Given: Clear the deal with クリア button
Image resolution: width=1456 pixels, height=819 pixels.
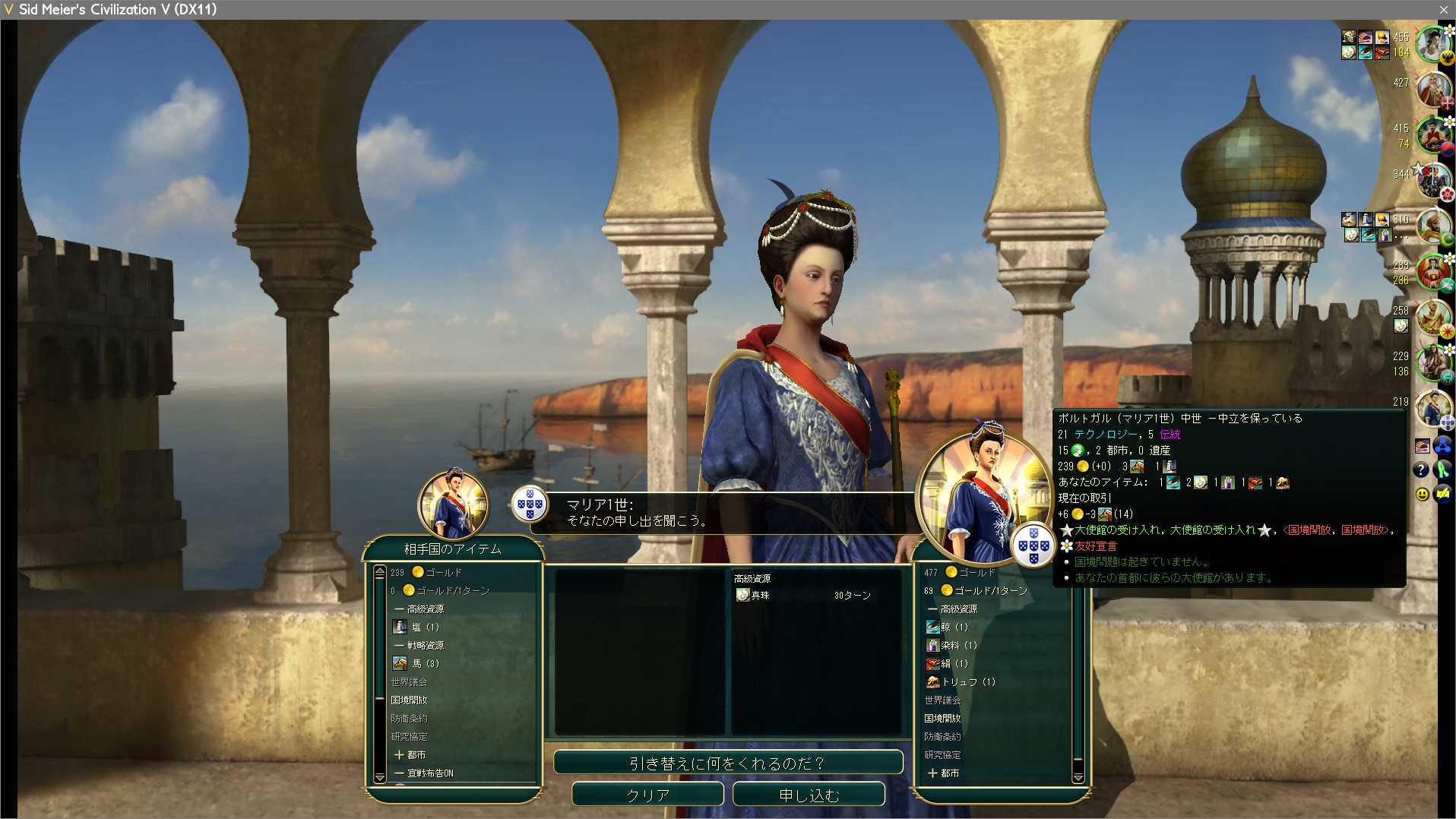Looking at the screenshot, I should [x=647, y=795].
